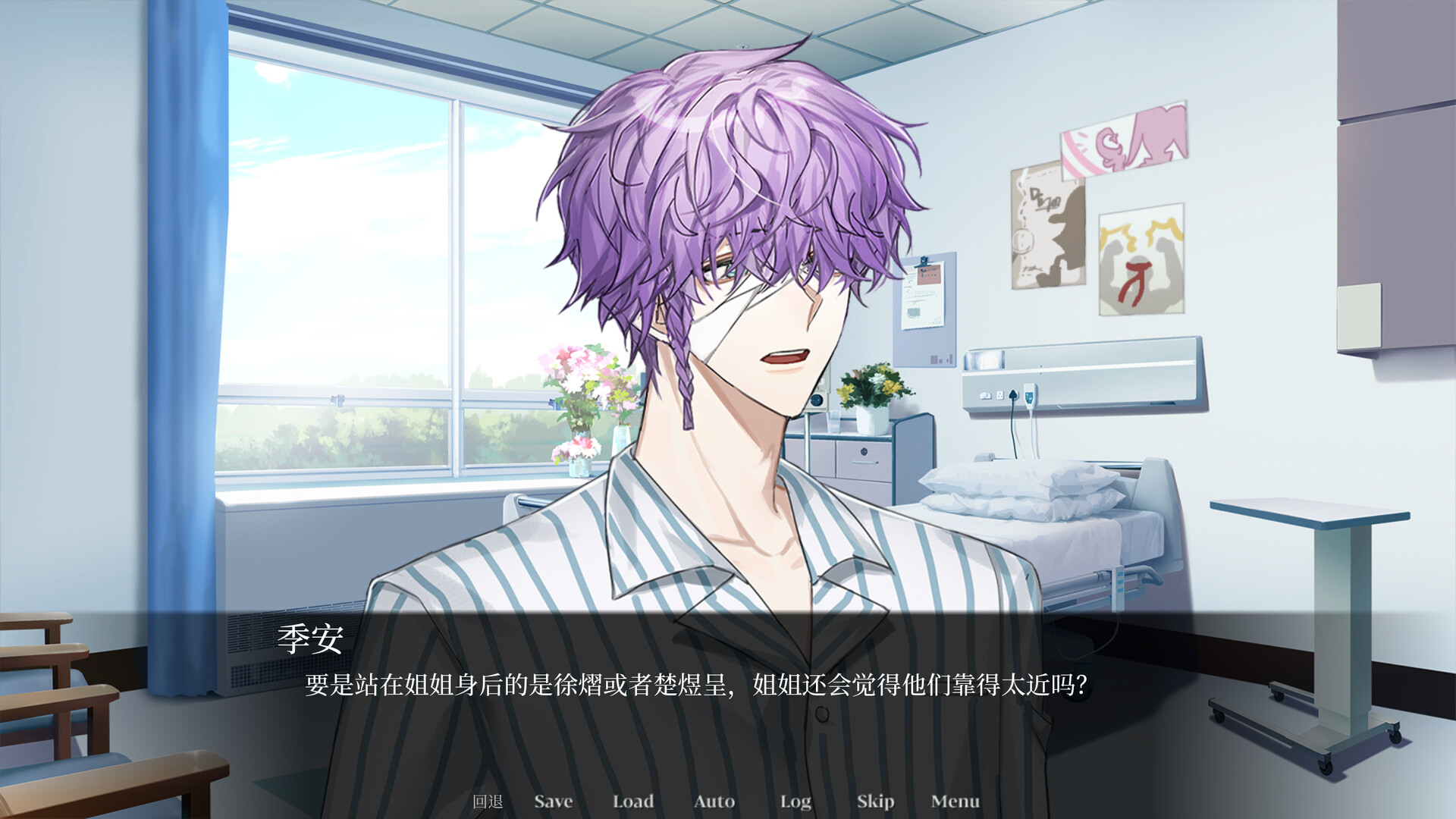Screen dimensions: 1456x819
Task: Open the dialogue Log history
Action: tap(795, 801)
